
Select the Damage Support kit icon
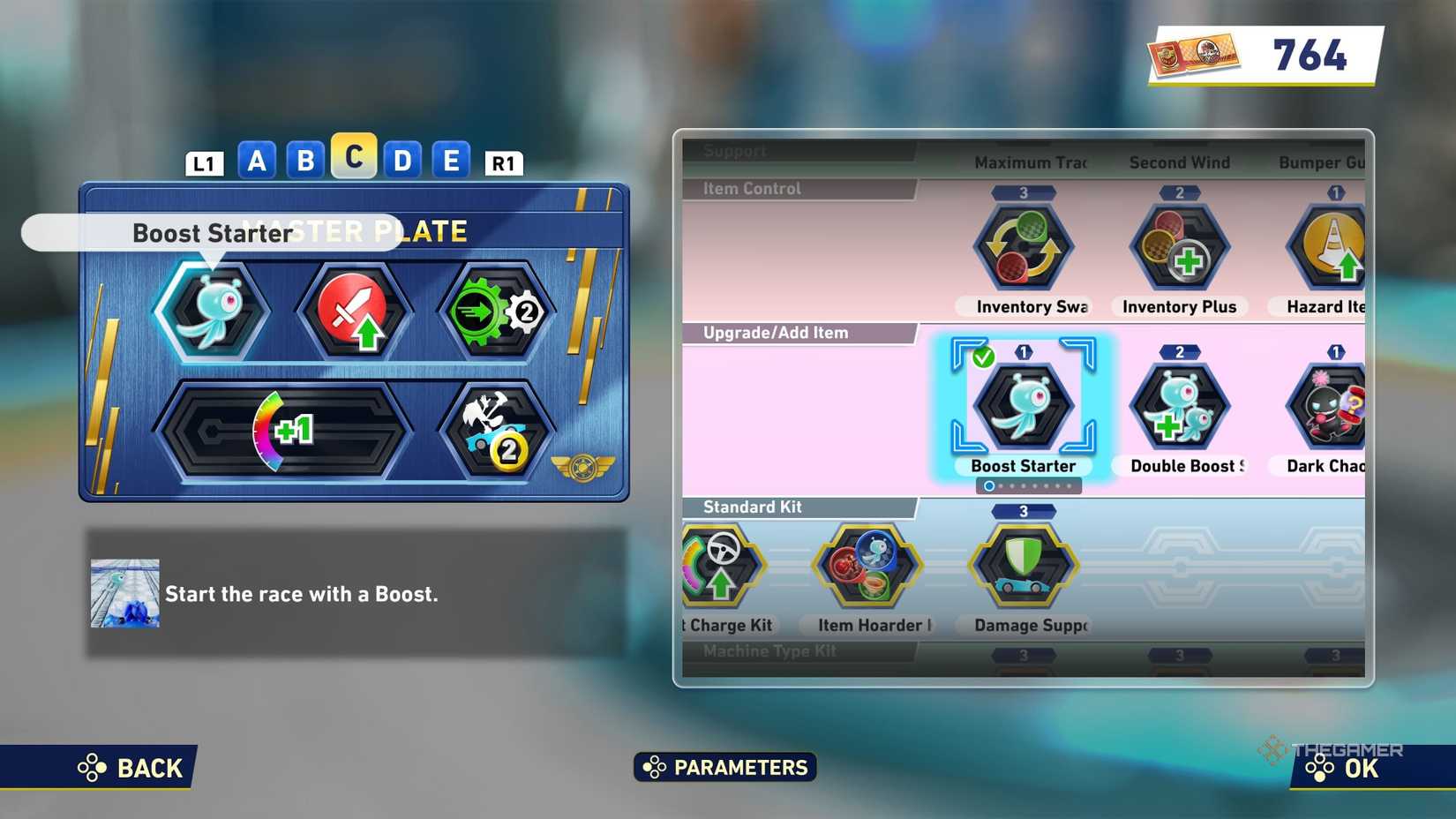tap(1024, 565)
